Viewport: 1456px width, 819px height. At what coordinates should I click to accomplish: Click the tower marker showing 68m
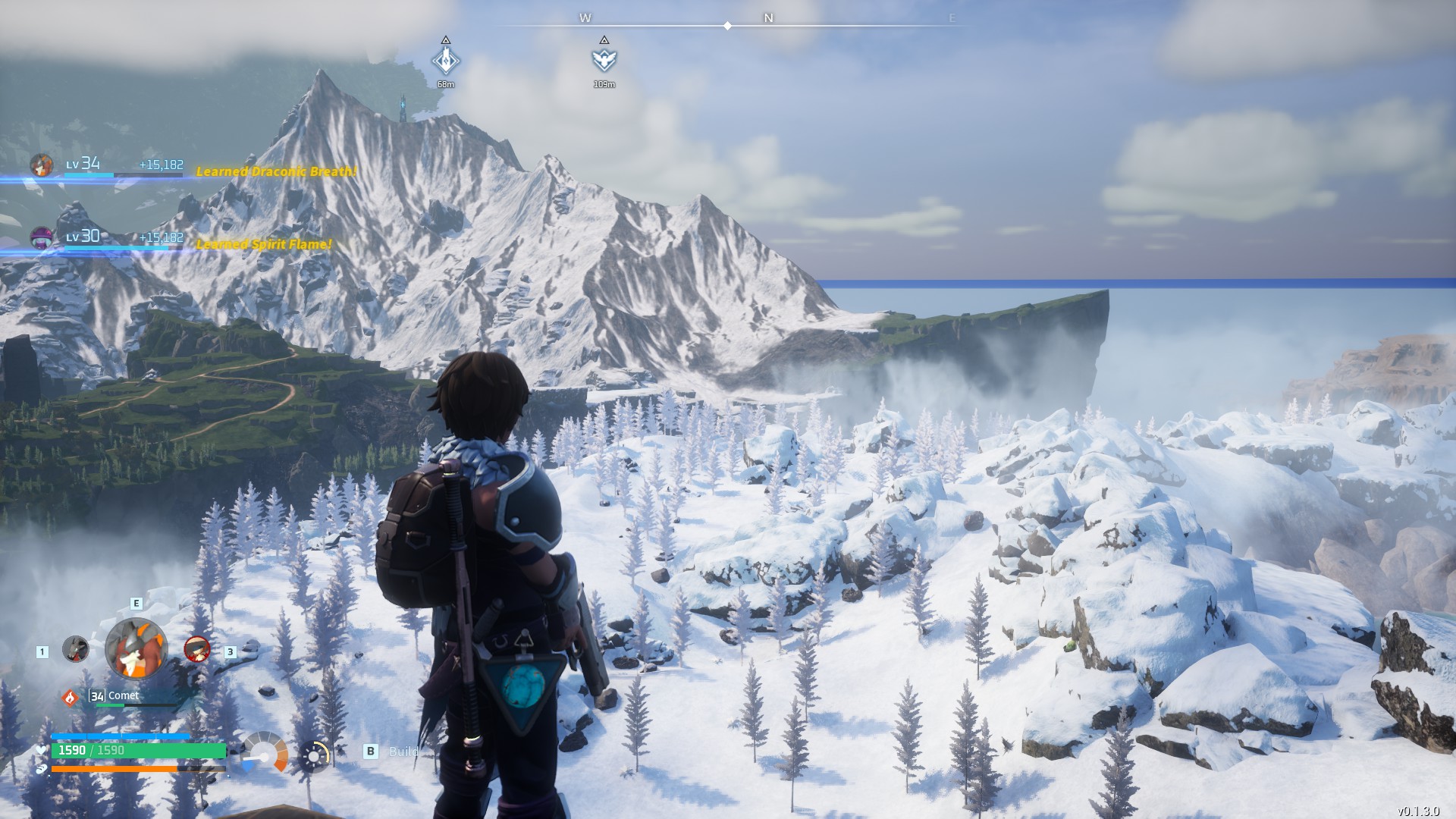[x=446, y=60]
